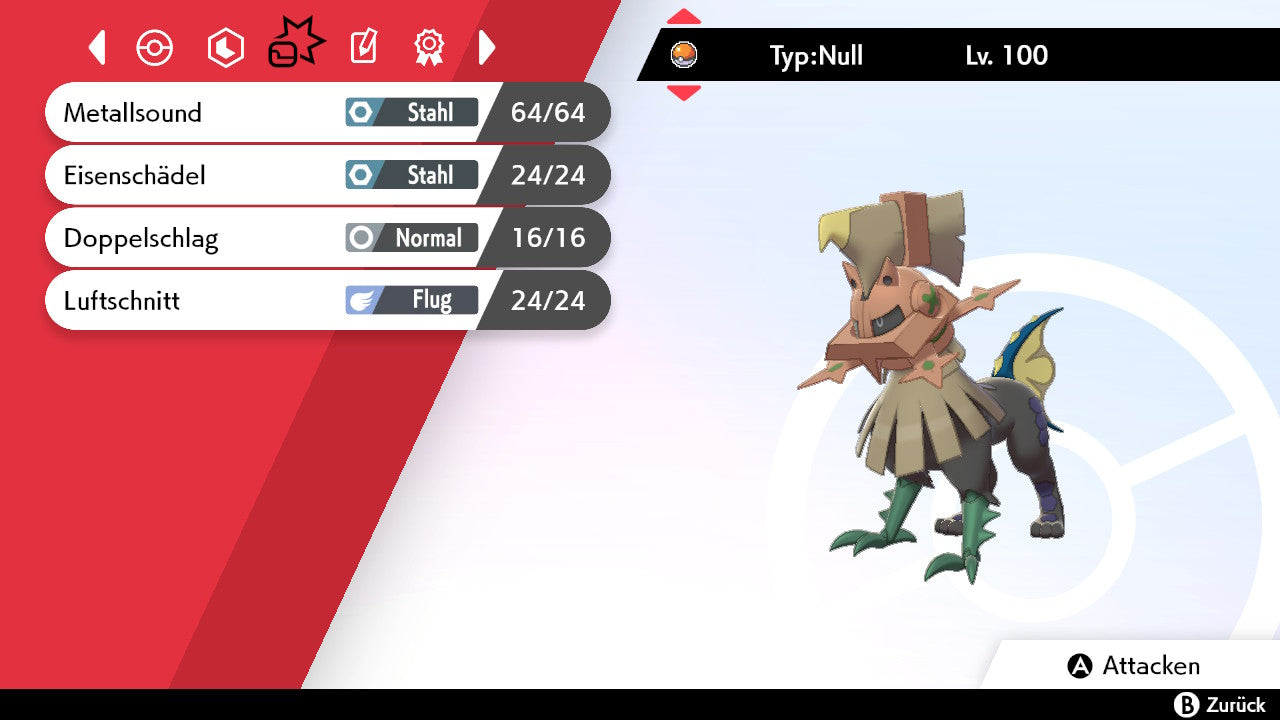Go to previous summary page arrow
This screenshot has height=720, width=1280.
(97, 47)
